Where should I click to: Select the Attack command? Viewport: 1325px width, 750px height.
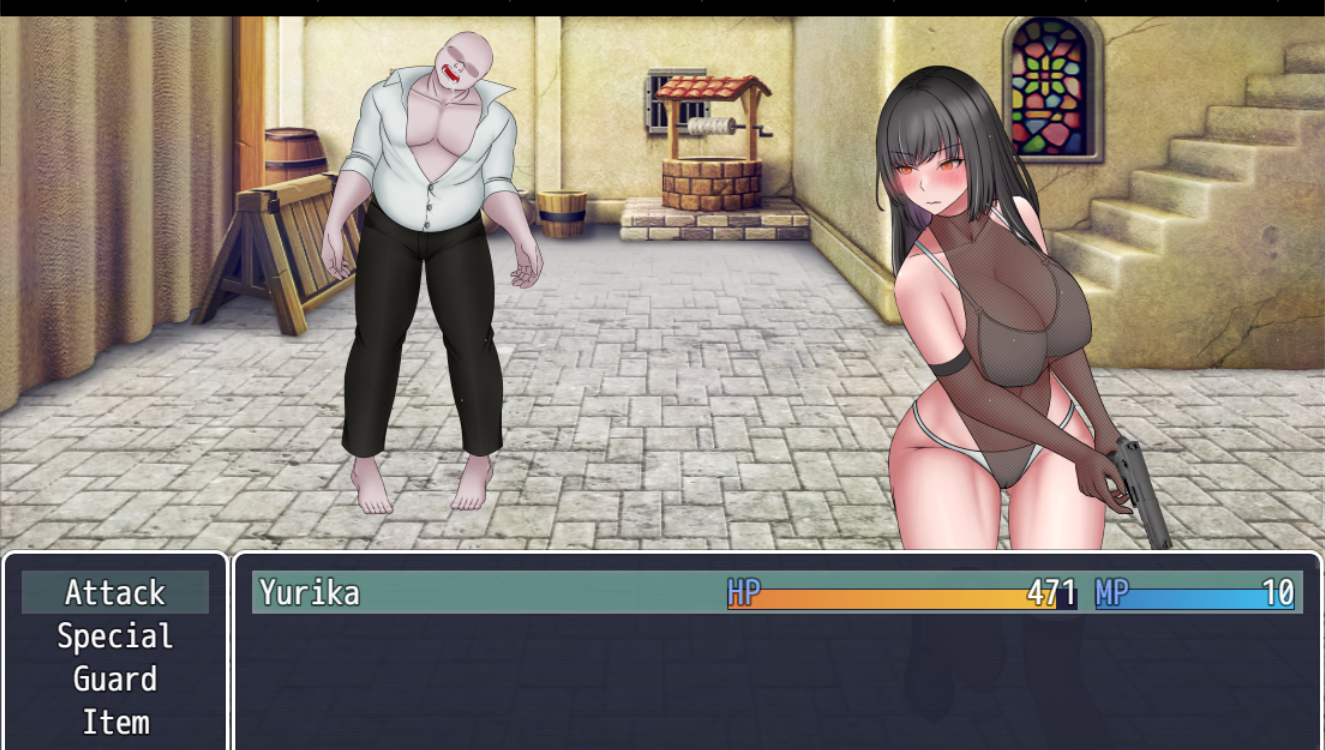[115, 592]
